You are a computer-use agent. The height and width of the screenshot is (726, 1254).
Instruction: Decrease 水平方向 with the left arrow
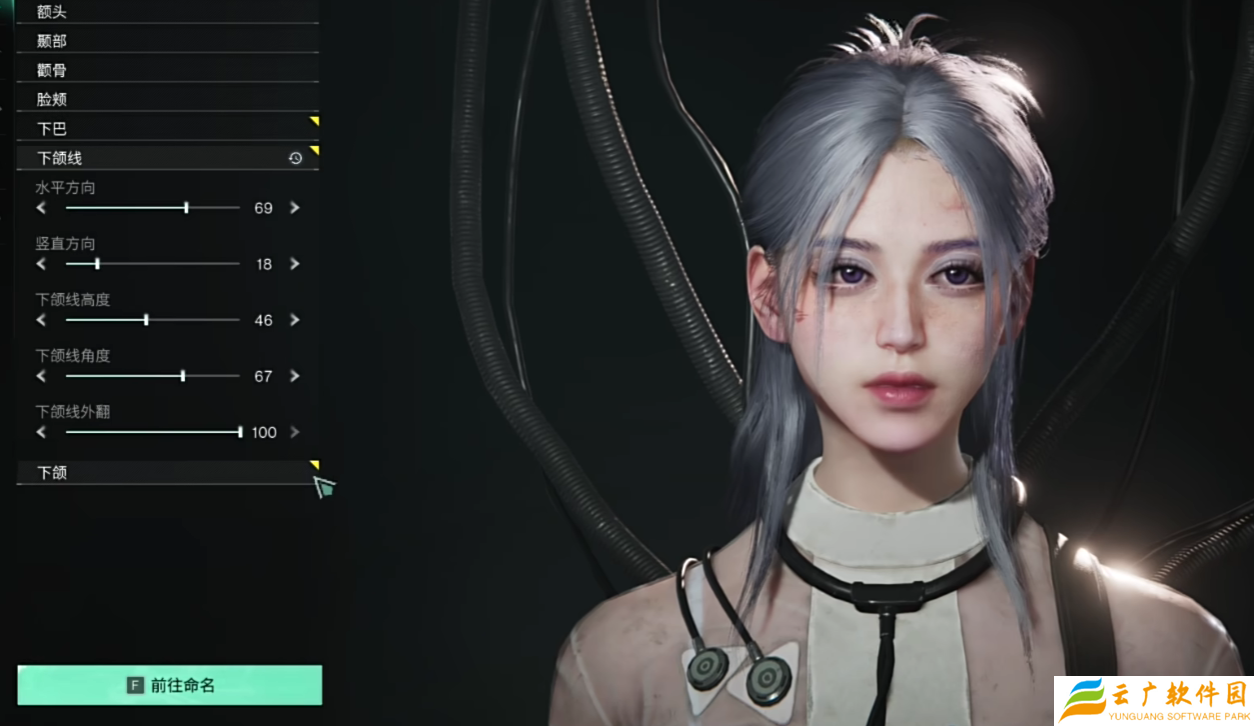(x=41, y=208)
